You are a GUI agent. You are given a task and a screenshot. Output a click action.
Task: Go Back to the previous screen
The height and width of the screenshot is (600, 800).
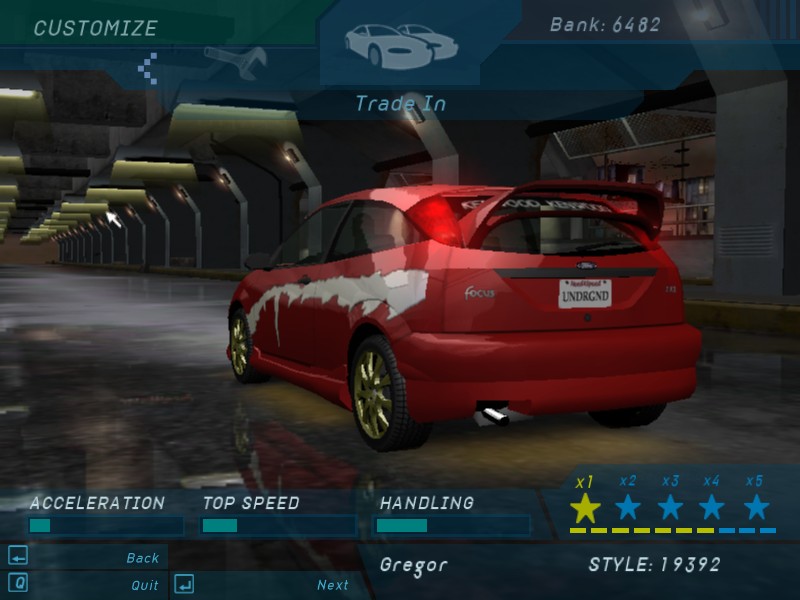click(x=142, y=558)
